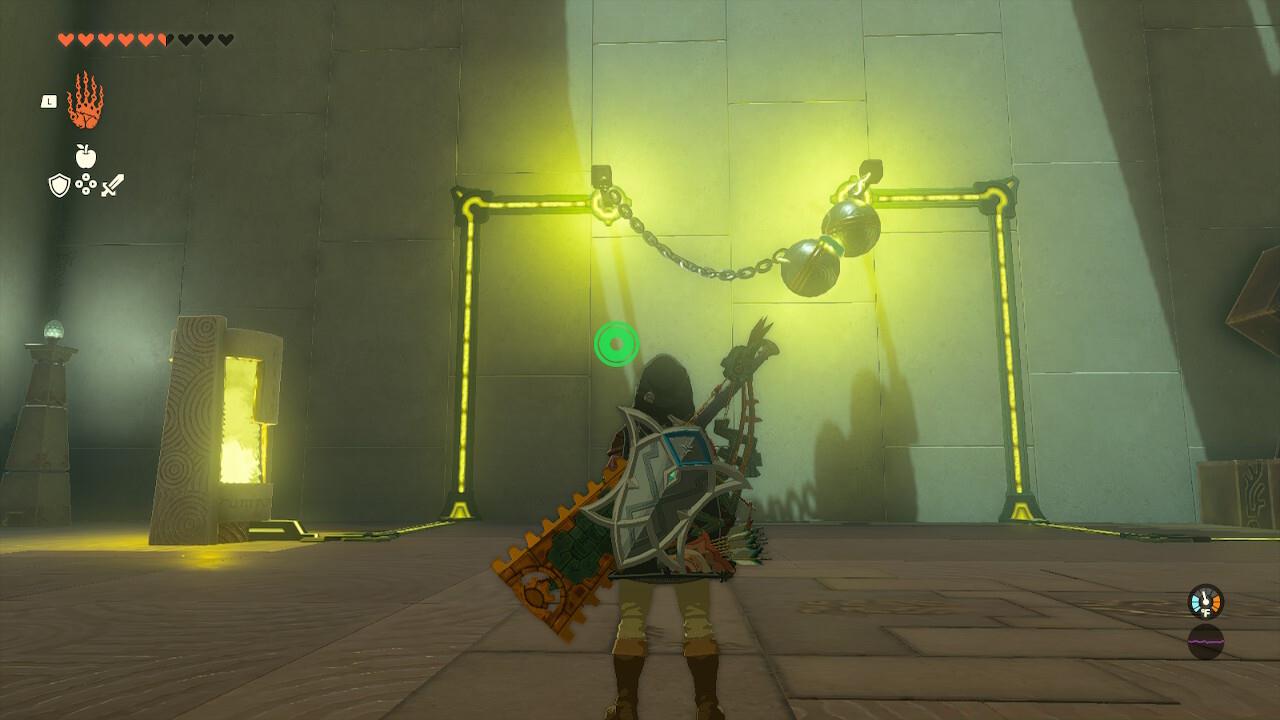Toggle the first red heart in the health row
1280x720 pixels.
click(x=65, y=40)
